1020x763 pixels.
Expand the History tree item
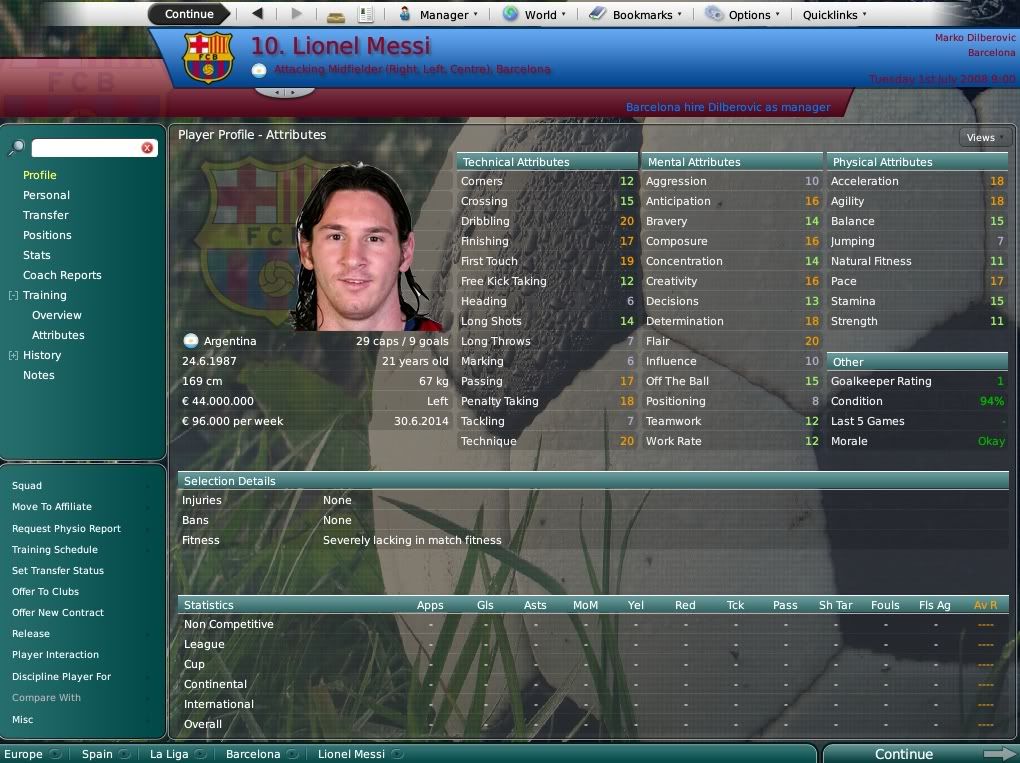(13, 355)
